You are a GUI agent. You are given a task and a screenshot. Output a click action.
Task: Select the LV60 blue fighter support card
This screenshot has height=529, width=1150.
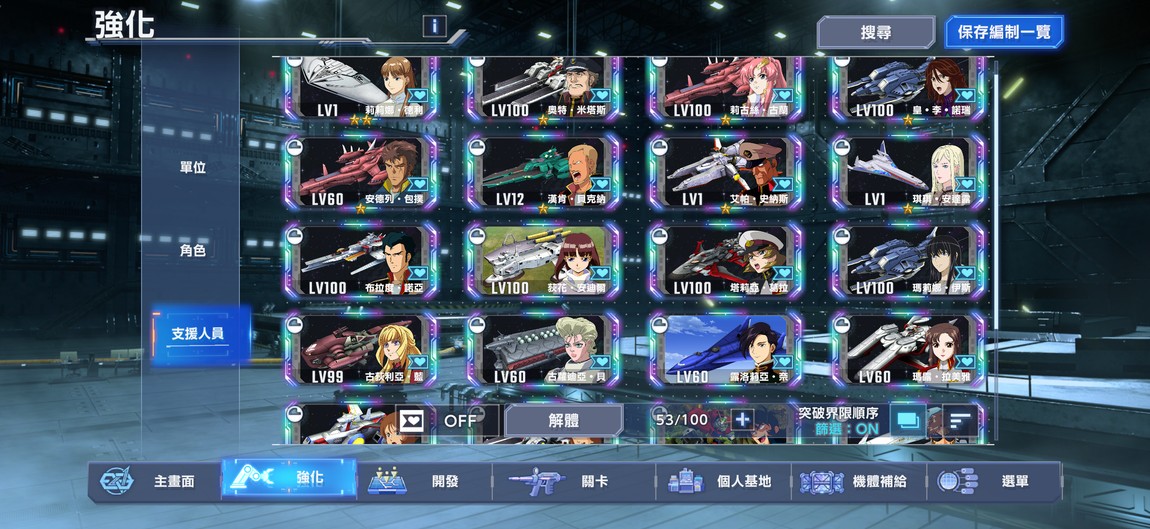[724, 351]
